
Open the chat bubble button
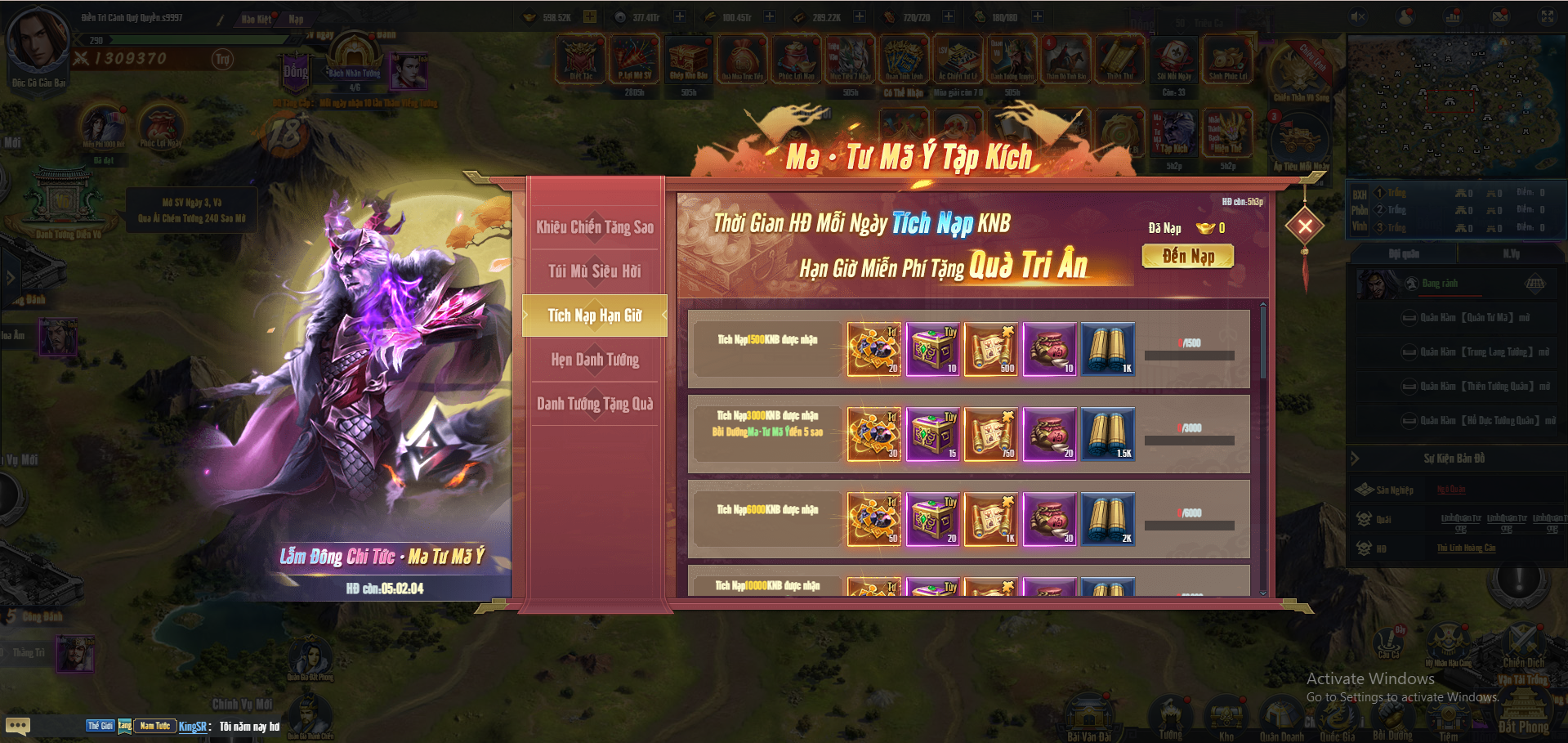[x=18, y=726]
